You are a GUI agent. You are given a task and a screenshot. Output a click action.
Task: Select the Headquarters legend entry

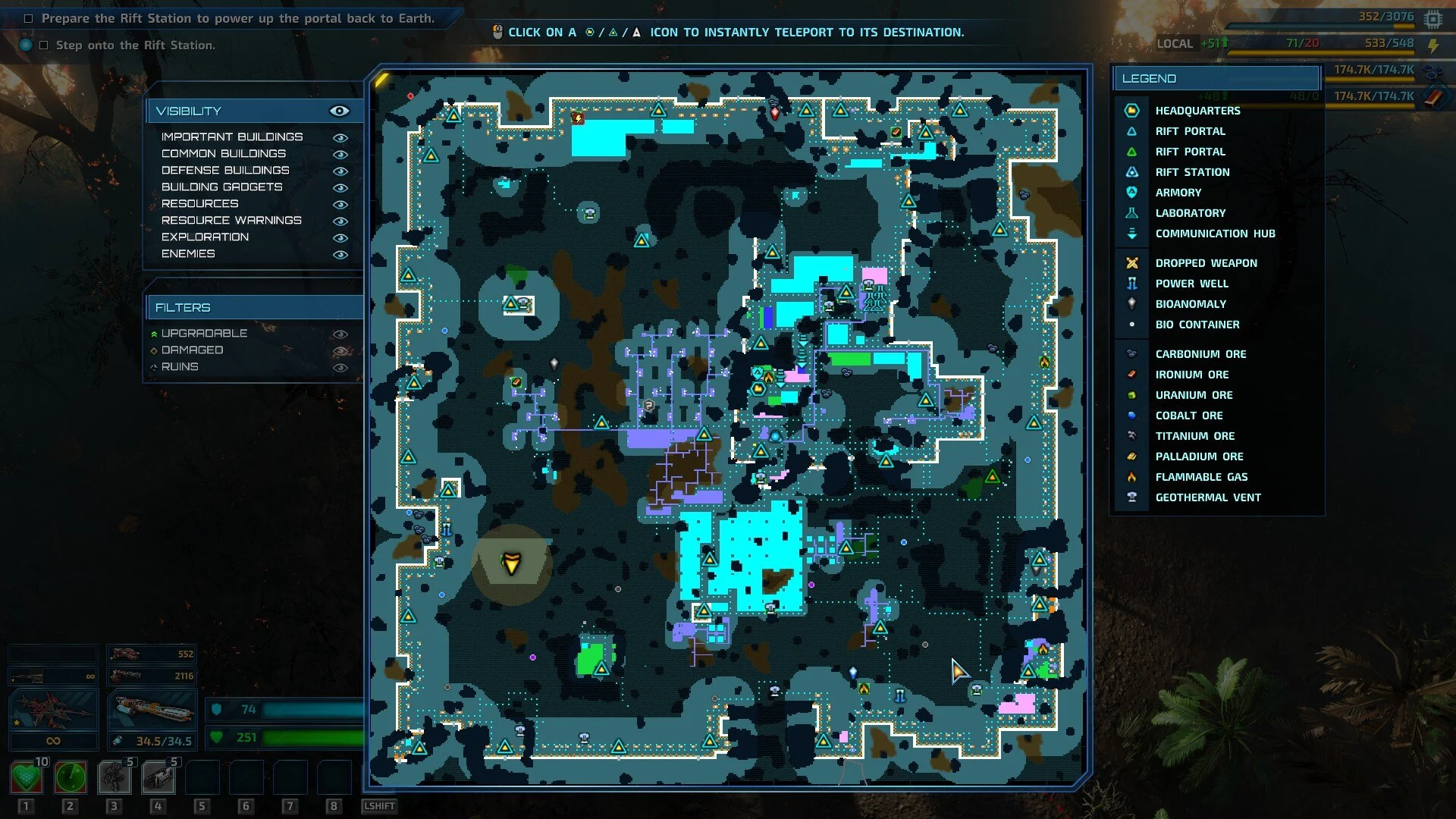tap(1197, 111)
